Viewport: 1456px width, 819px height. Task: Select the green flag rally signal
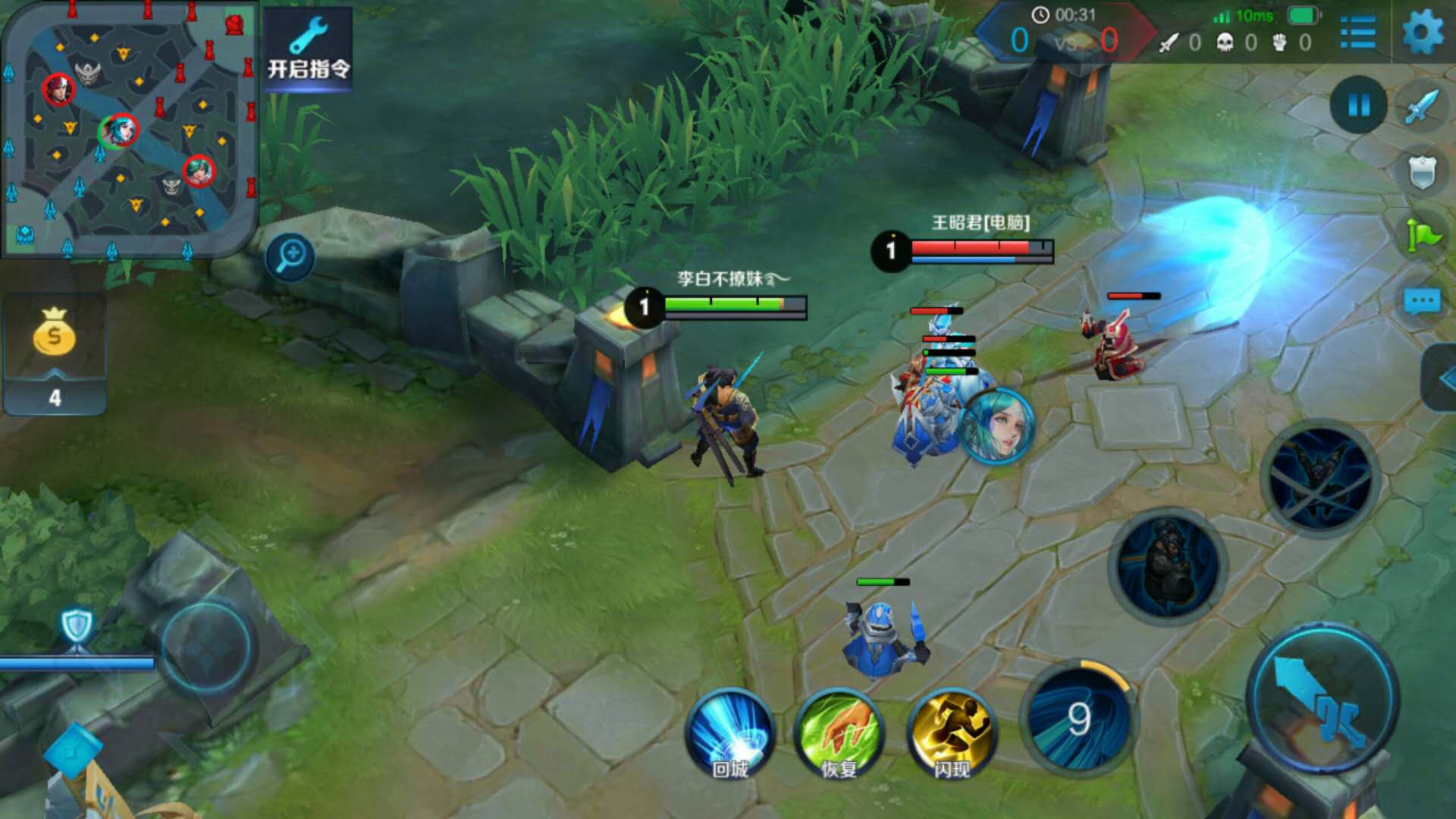click(x=1423, y=235)
